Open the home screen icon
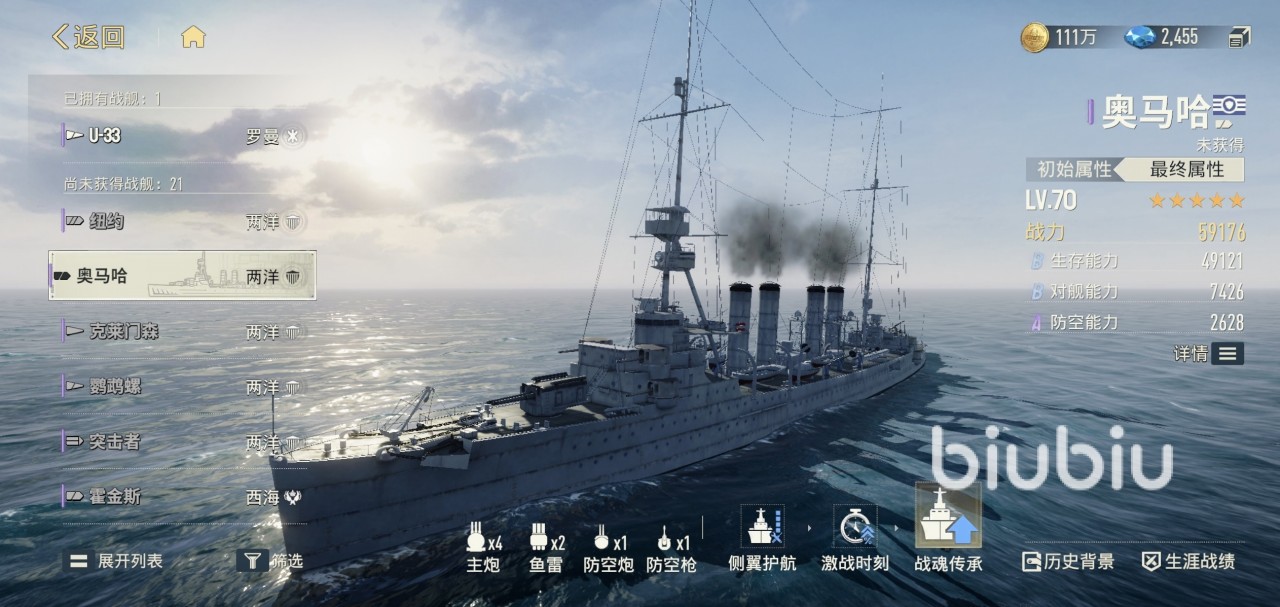This screenshot has height=607, width=1280. coord(193,38)
